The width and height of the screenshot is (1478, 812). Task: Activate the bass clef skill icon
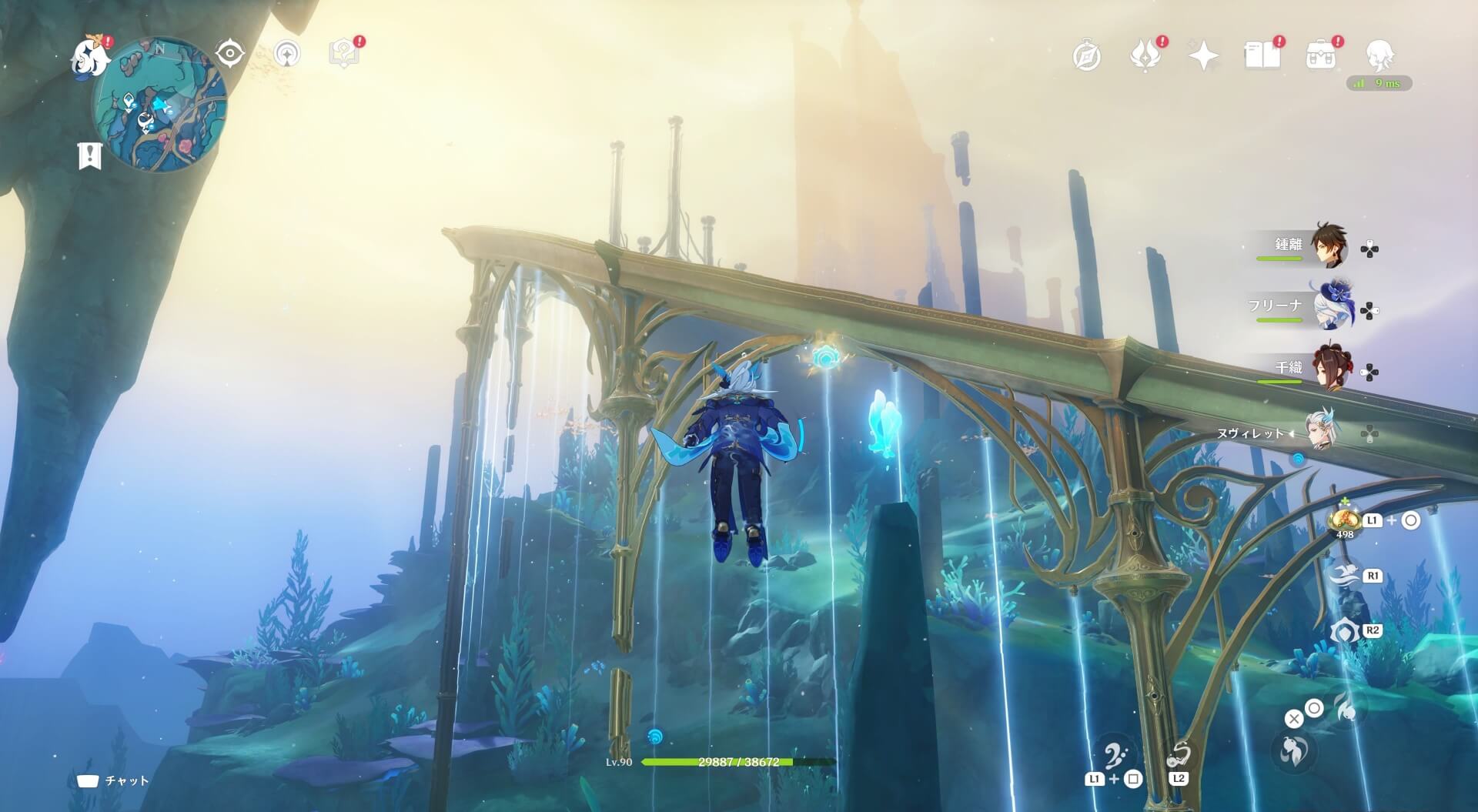point(1113,757)
